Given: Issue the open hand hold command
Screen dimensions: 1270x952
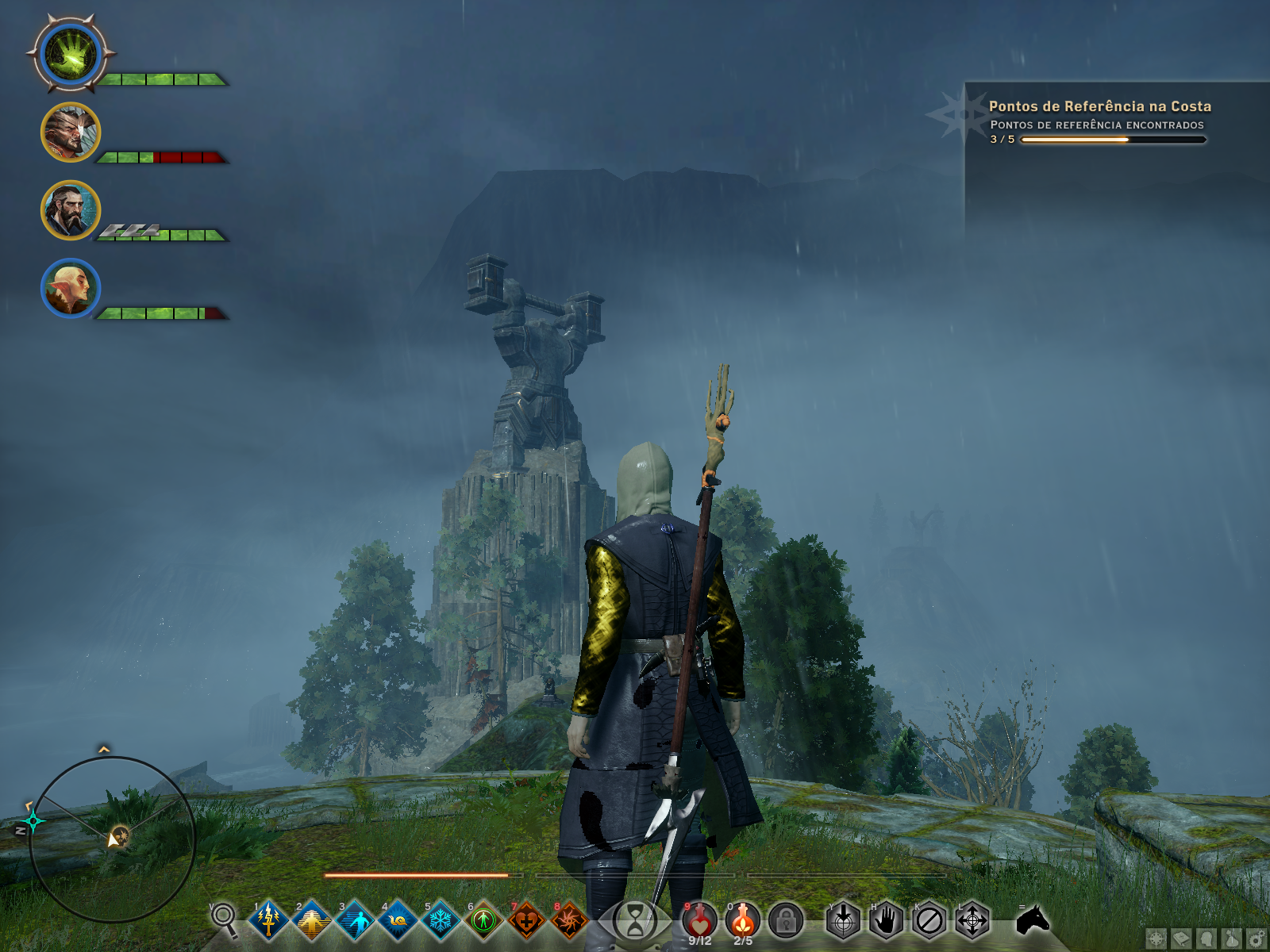Looking at the screenshot, I should [x=886, y=921].
